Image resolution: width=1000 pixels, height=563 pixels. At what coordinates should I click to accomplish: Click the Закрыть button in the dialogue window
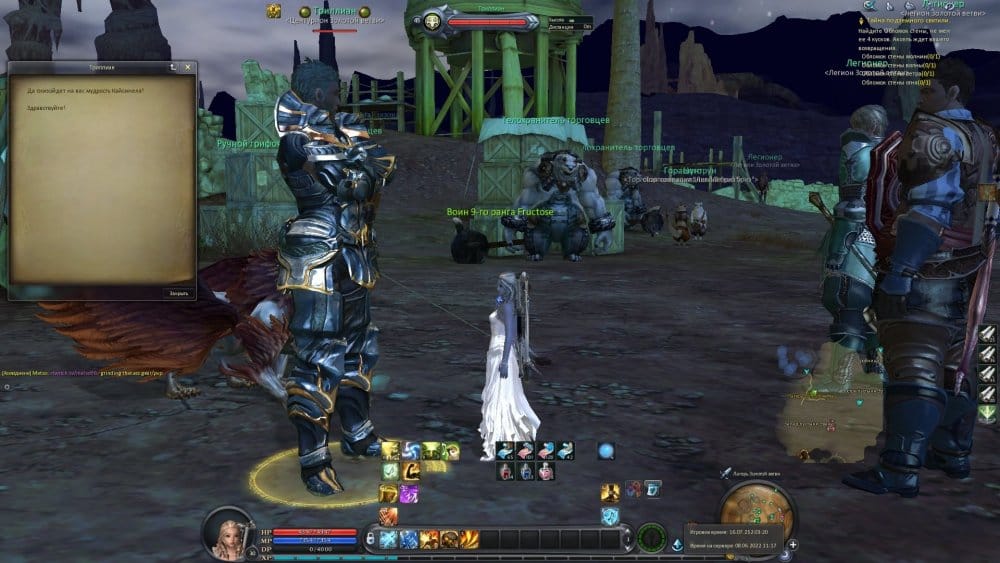(177, 293)
